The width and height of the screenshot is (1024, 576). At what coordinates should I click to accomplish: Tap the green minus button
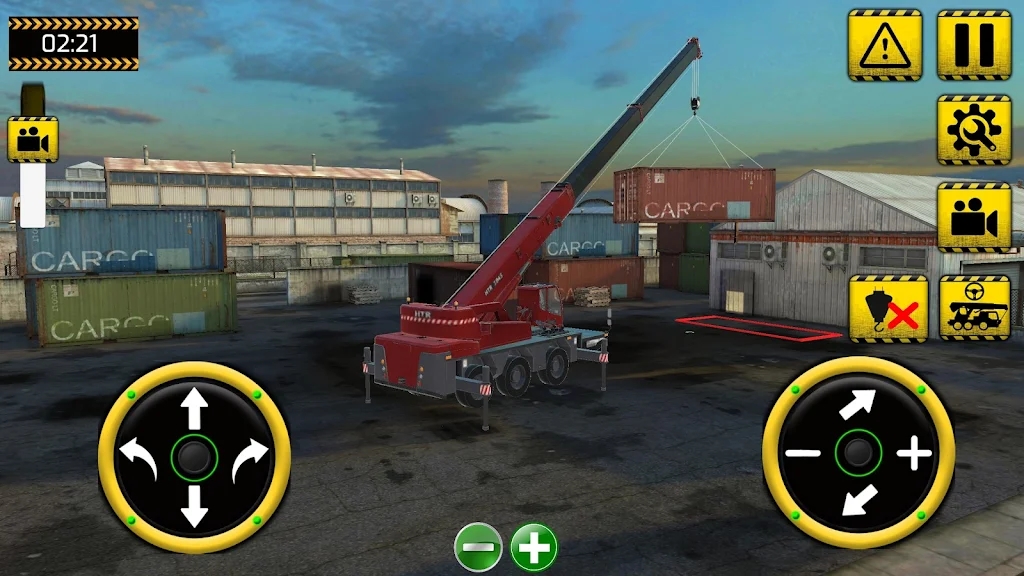(x=478, y=548)
